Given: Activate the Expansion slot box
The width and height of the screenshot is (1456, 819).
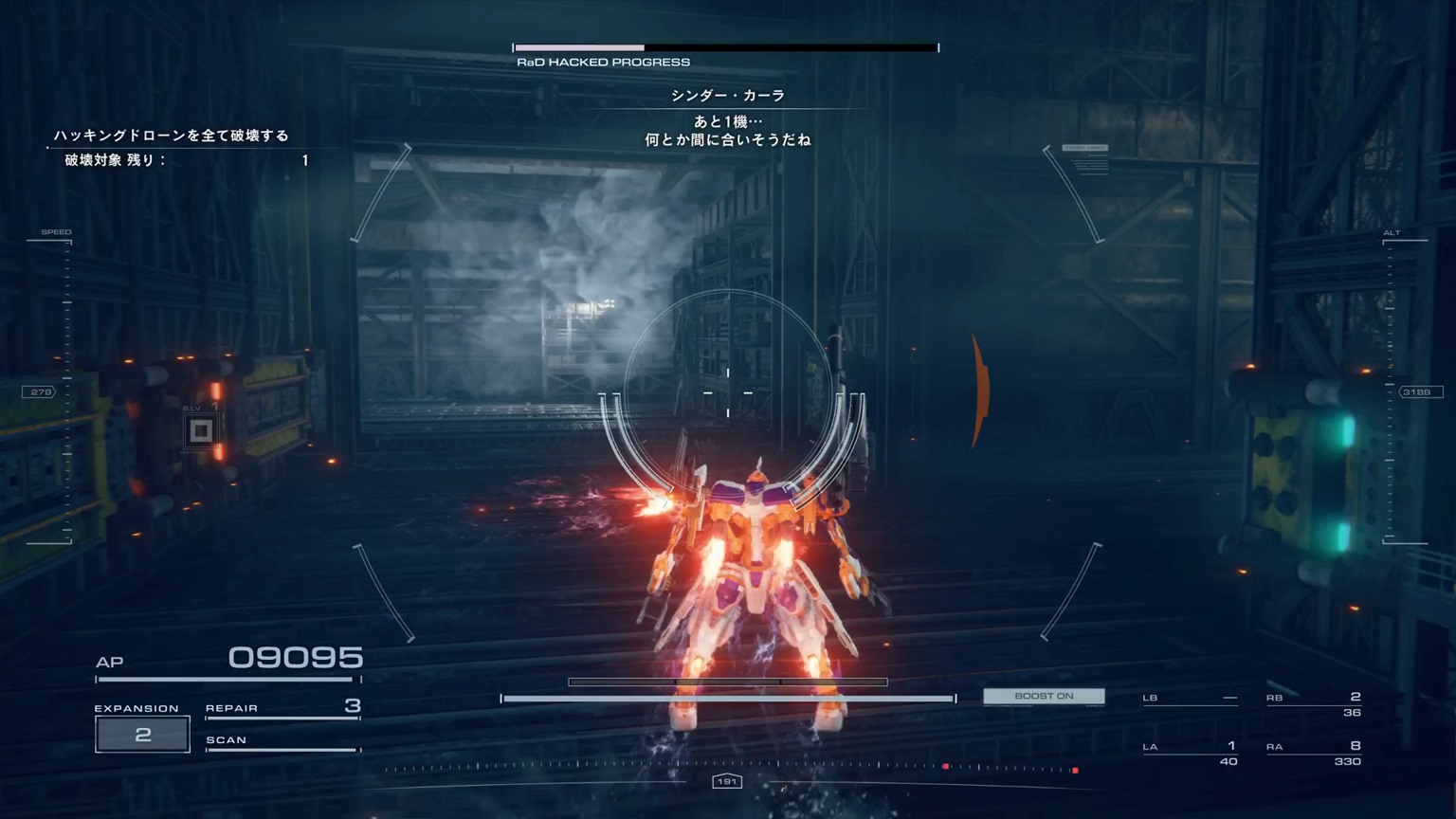Looking at the screenshot, I should point(142,735).
